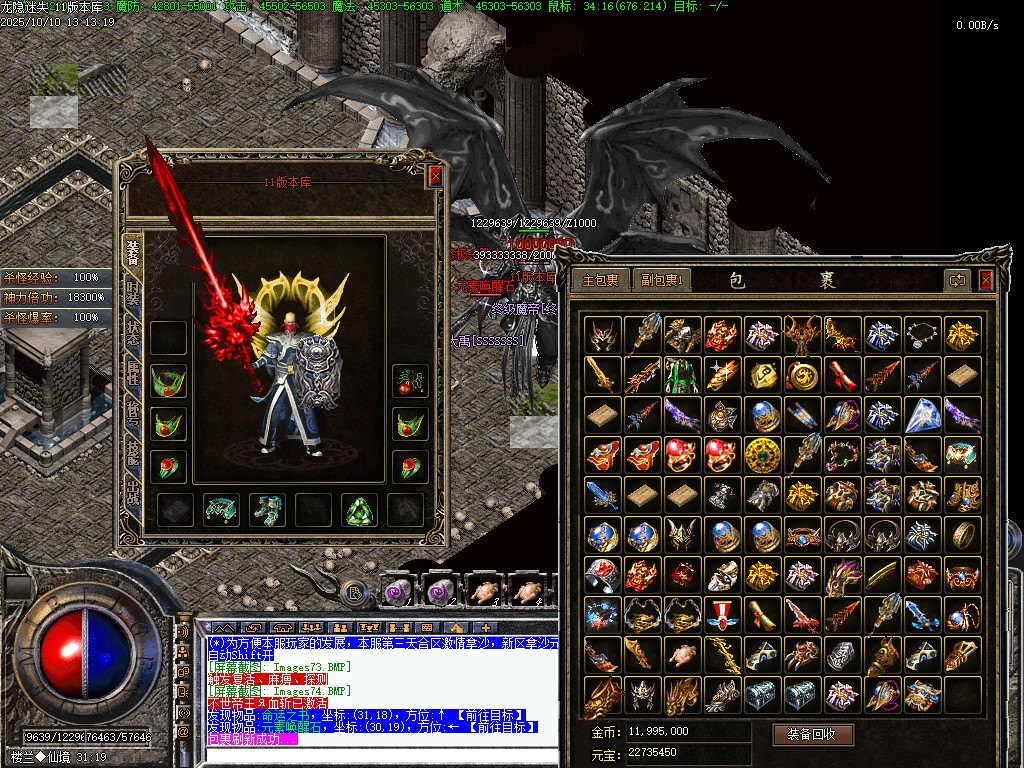This screenshot has height=768, width=1024.
Task: Select the equipped teal belt slot
Action: point(221,510)
